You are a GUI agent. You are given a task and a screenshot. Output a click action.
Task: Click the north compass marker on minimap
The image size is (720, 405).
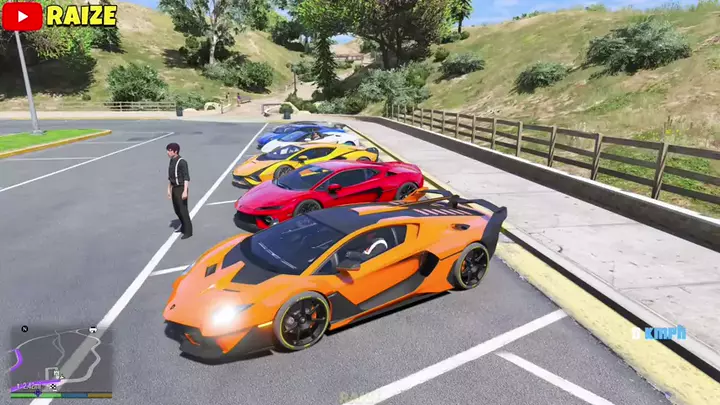[25, 328]
